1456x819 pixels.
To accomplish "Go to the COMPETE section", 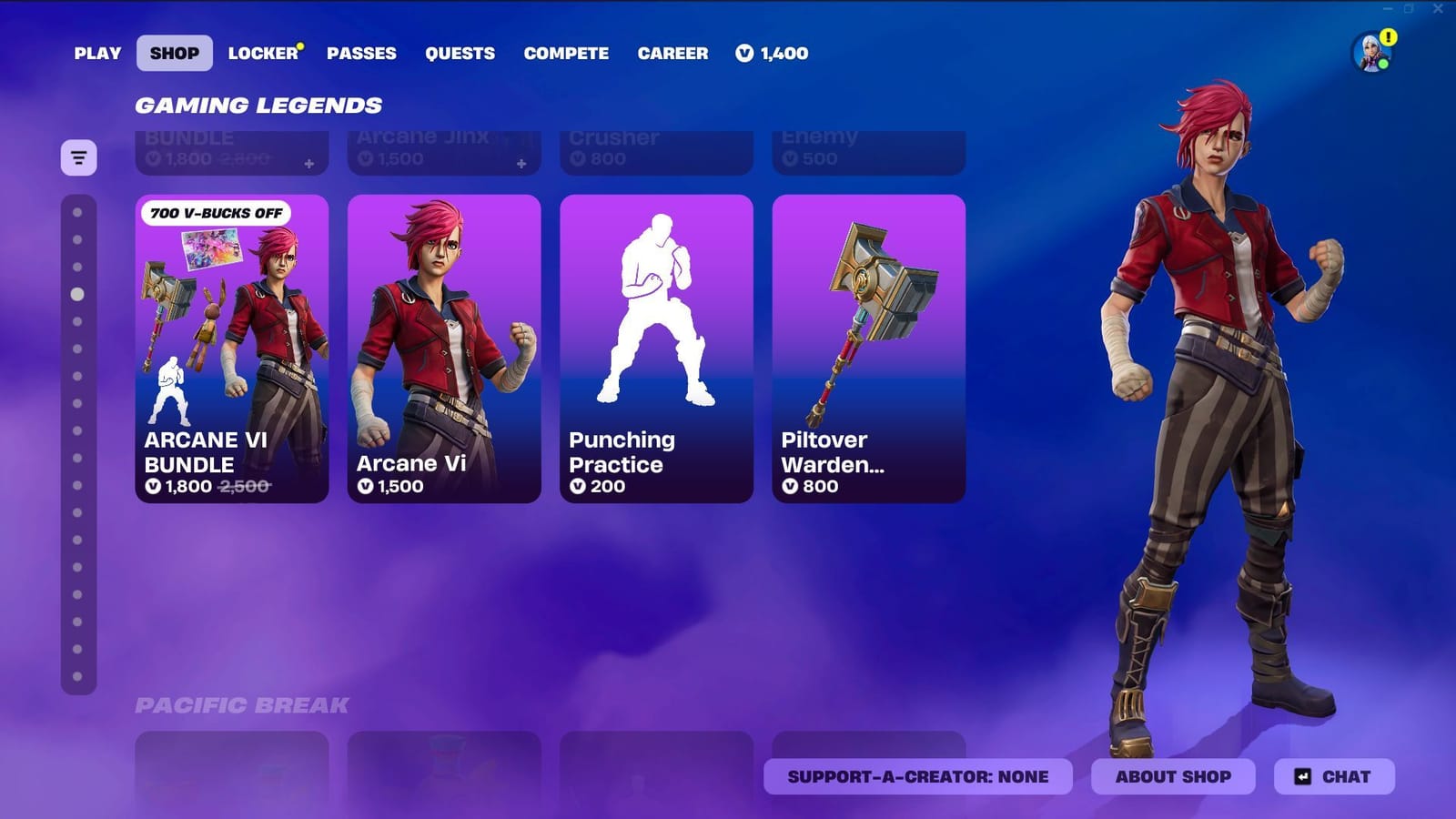I will coord(566,54).
